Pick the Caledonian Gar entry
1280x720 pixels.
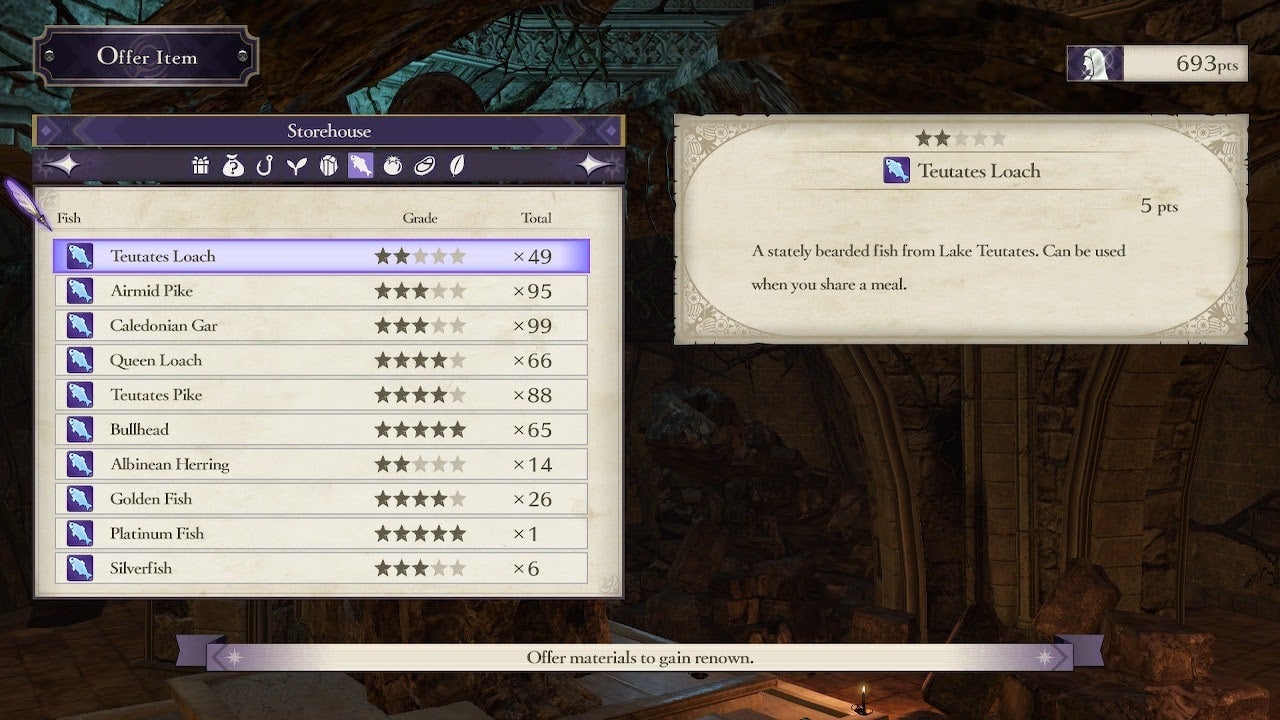(321, 326)
